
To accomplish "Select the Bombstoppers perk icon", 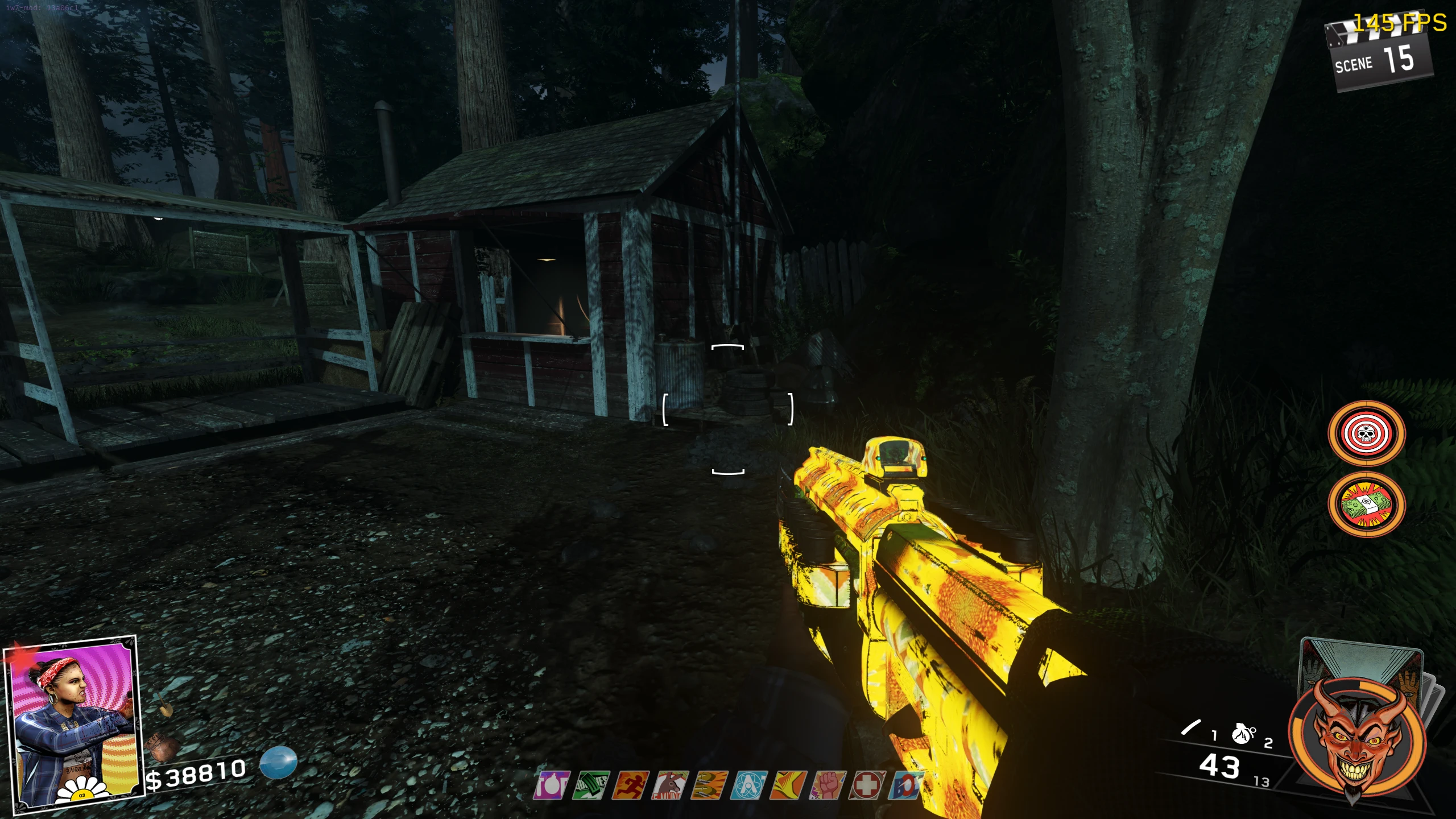I will (x=552, y=785).
